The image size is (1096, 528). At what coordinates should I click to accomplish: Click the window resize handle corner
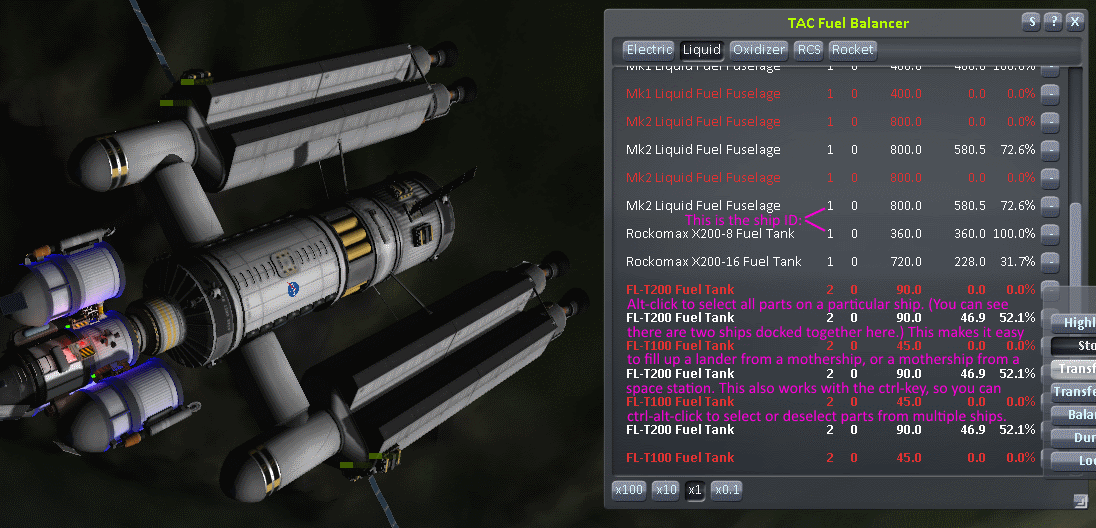pyautogui.click(x=1080, y=499)
